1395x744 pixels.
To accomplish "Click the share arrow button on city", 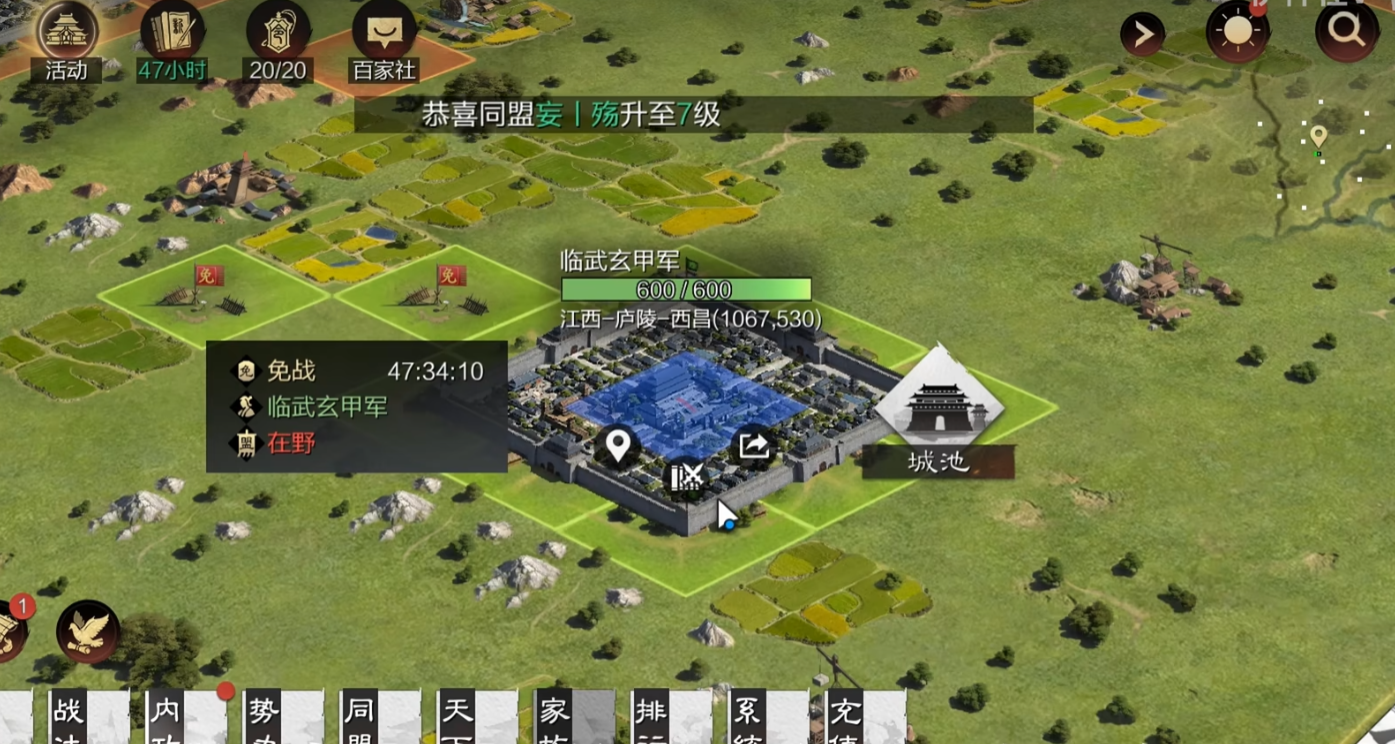I will [x=754, y=445].
